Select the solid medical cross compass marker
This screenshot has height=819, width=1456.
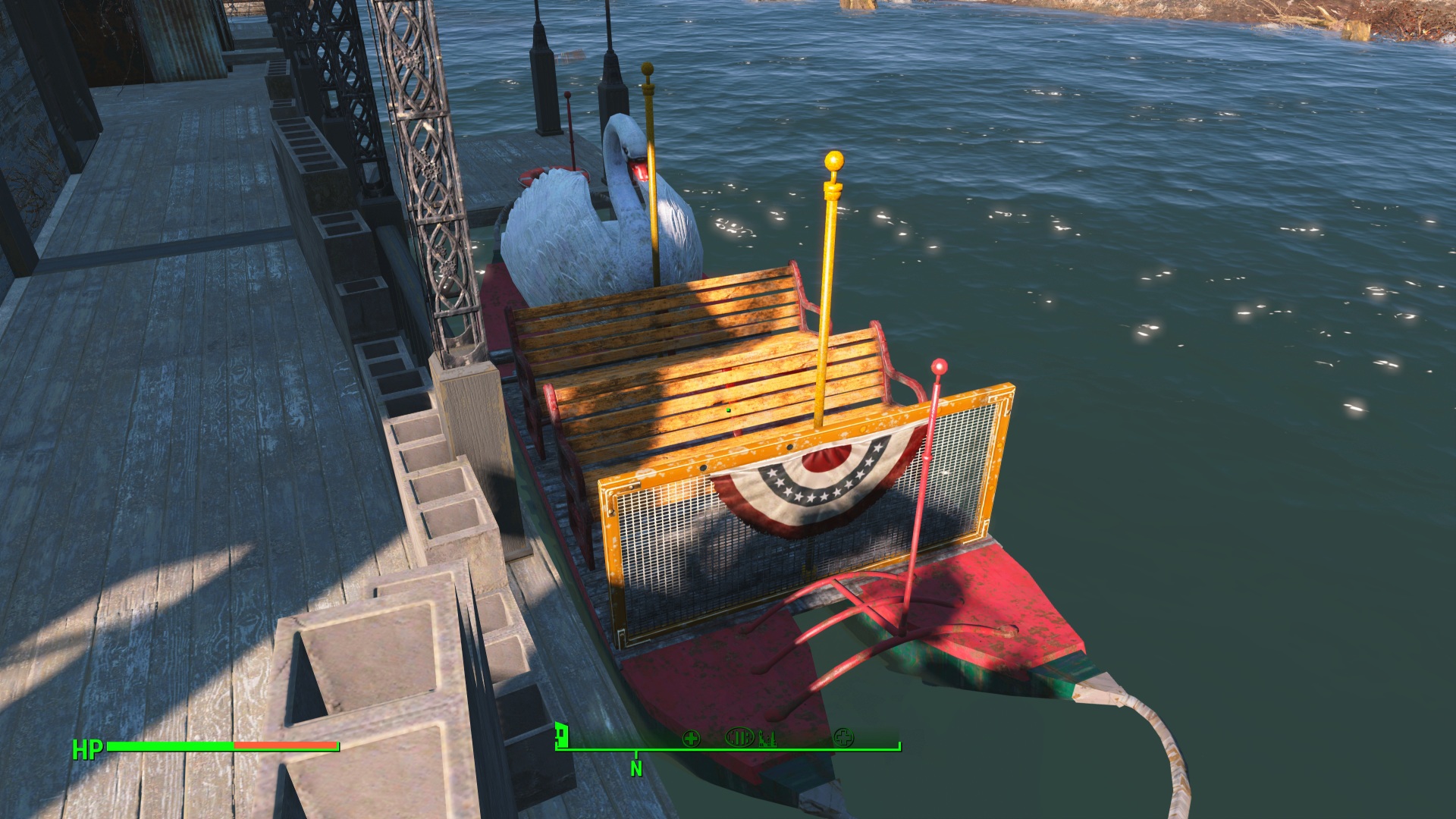click(x=691, y=738)
